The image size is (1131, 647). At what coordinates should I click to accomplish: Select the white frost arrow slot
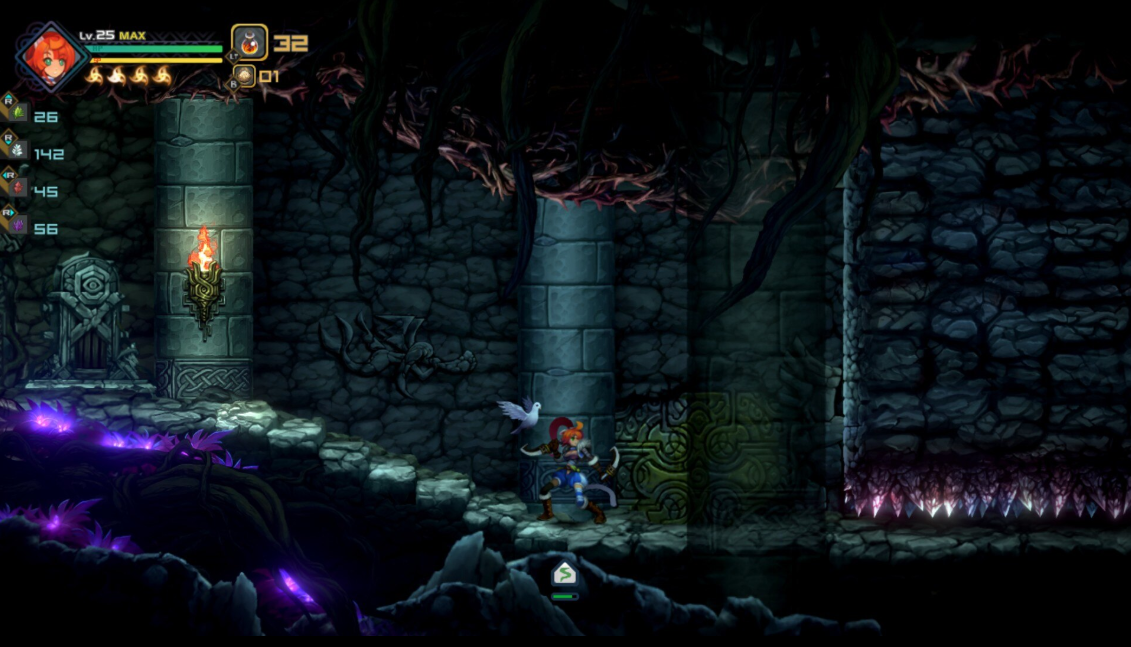click(x=17, y=150)
